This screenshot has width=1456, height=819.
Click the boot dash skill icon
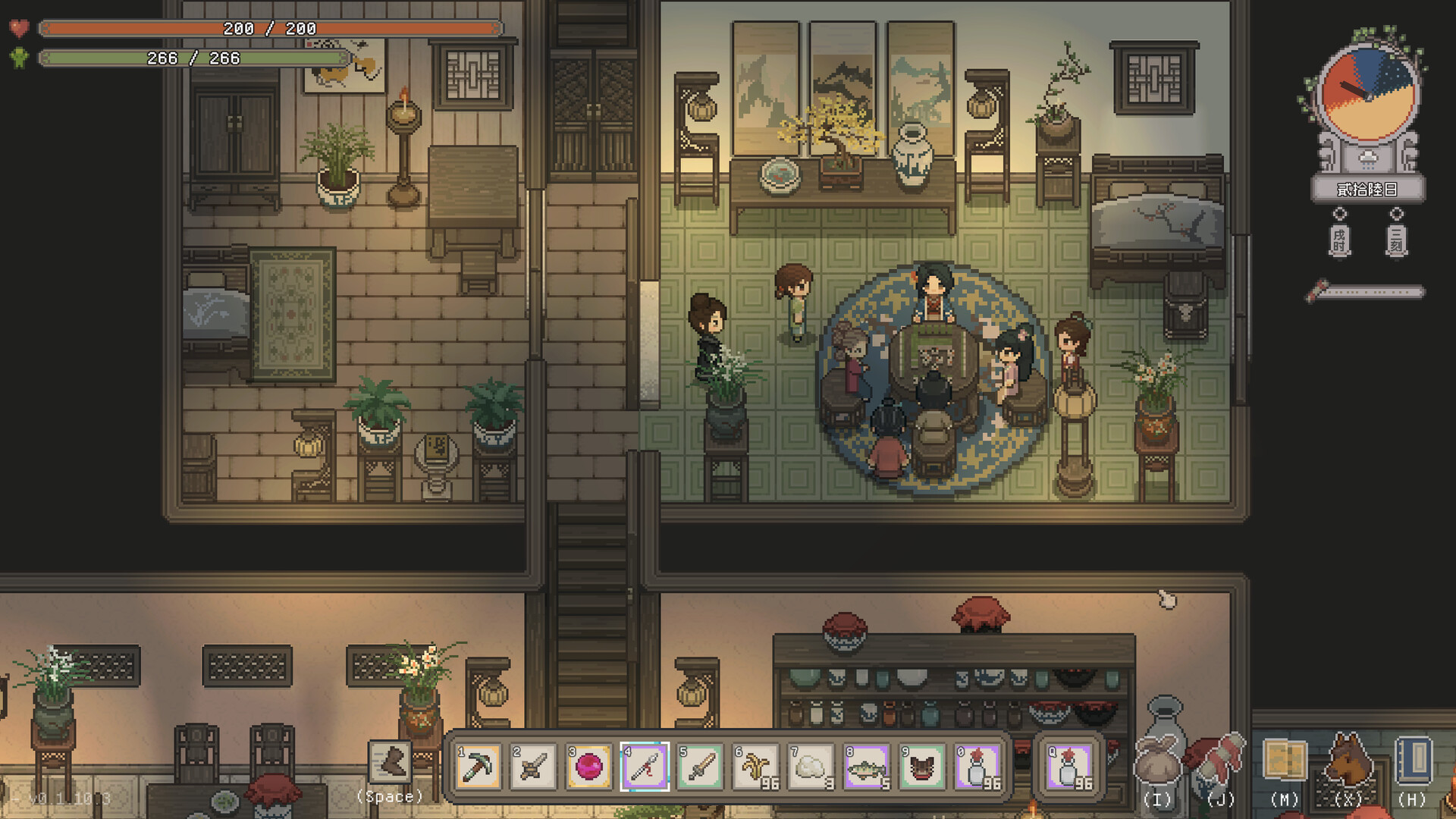(x=390, y=761)
